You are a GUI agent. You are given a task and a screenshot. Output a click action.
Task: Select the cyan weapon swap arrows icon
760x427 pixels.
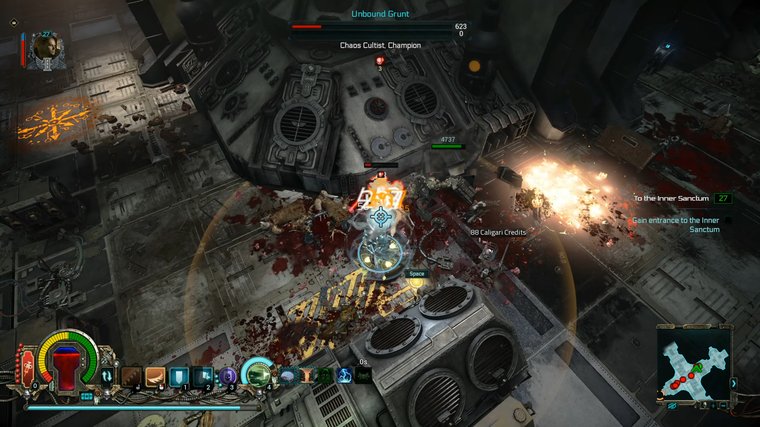[107, 376]
